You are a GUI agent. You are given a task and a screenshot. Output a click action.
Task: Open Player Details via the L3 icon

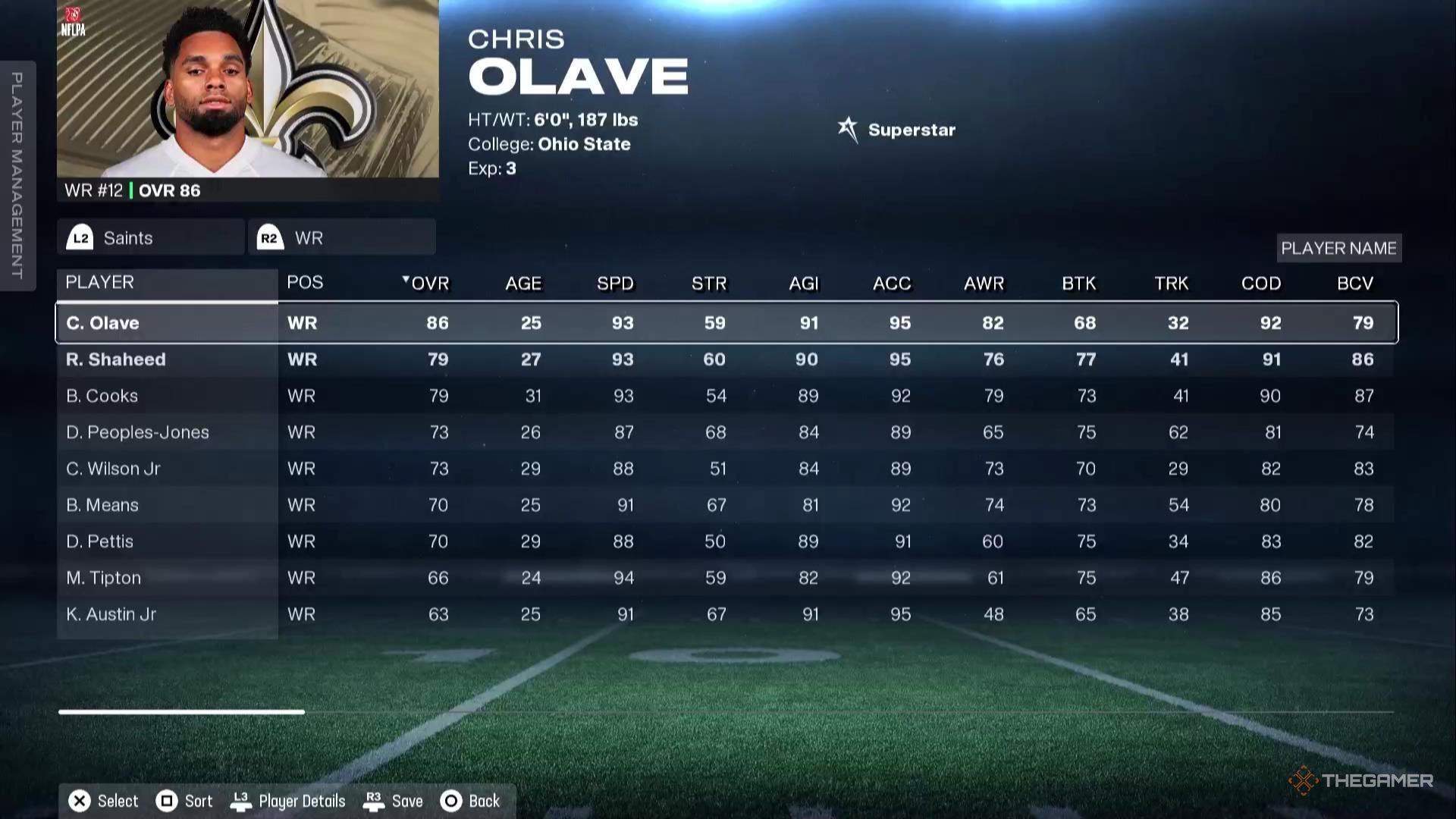[x=242, y=801]
